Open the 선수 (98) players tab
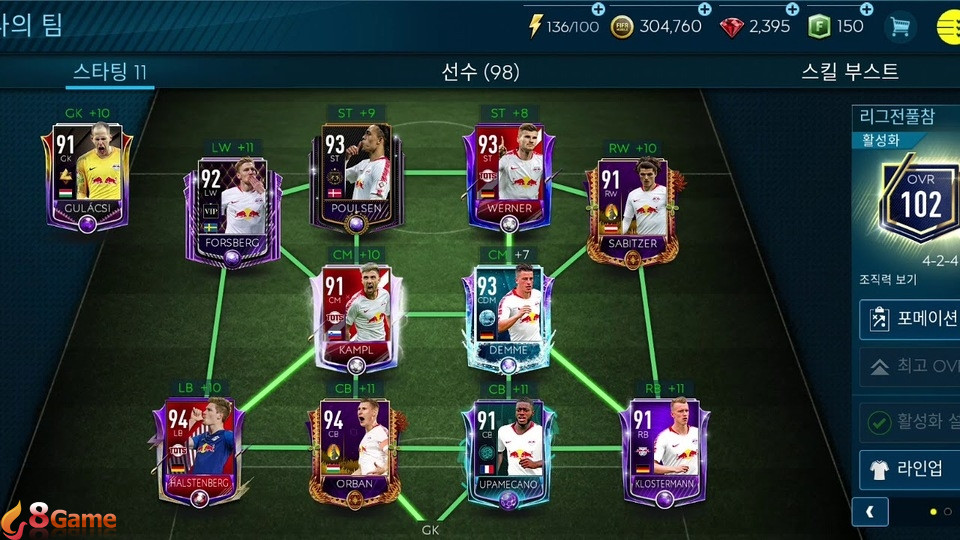 pyautogui.click(x=480, y=72)
